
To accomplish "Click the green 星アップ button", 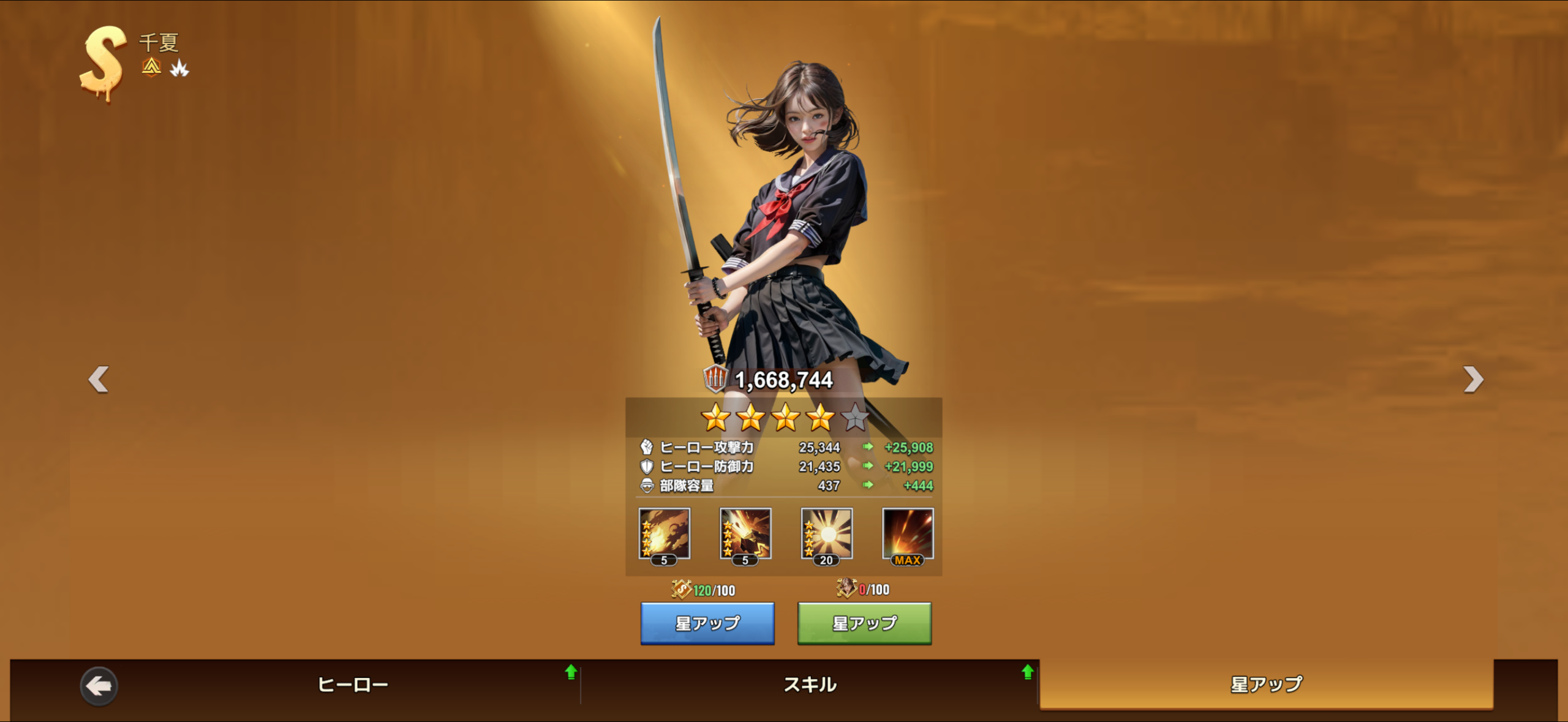I will click(864, 623).
